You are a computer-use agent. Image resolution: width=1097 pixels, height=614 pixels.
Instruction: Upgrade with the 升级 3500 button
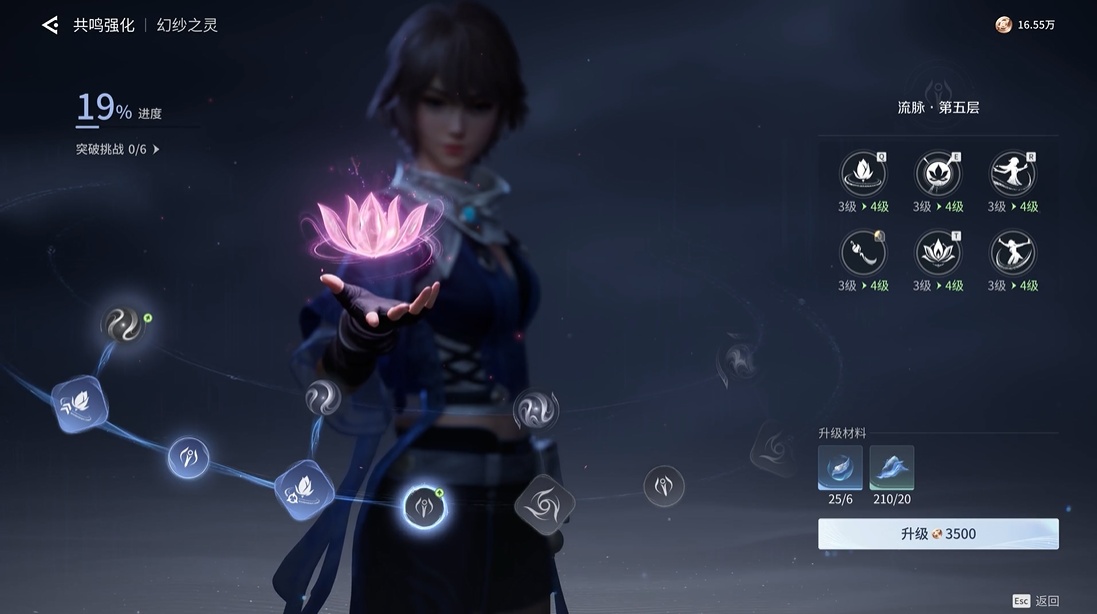[937, 534]
